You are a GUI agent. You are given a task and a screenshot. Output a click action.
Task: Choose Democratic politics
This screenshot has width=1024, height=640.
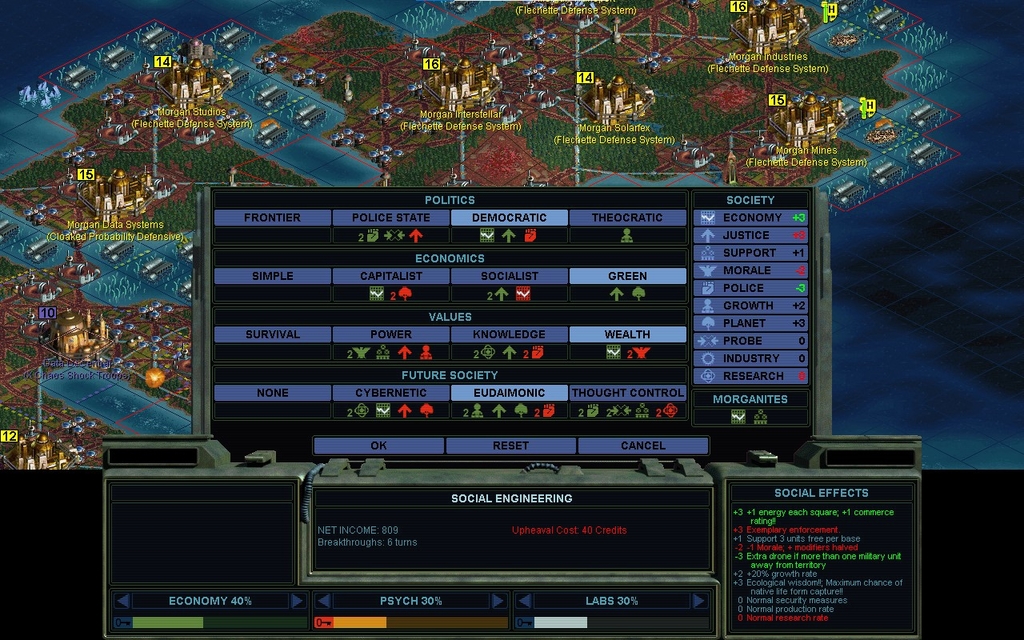509,217
